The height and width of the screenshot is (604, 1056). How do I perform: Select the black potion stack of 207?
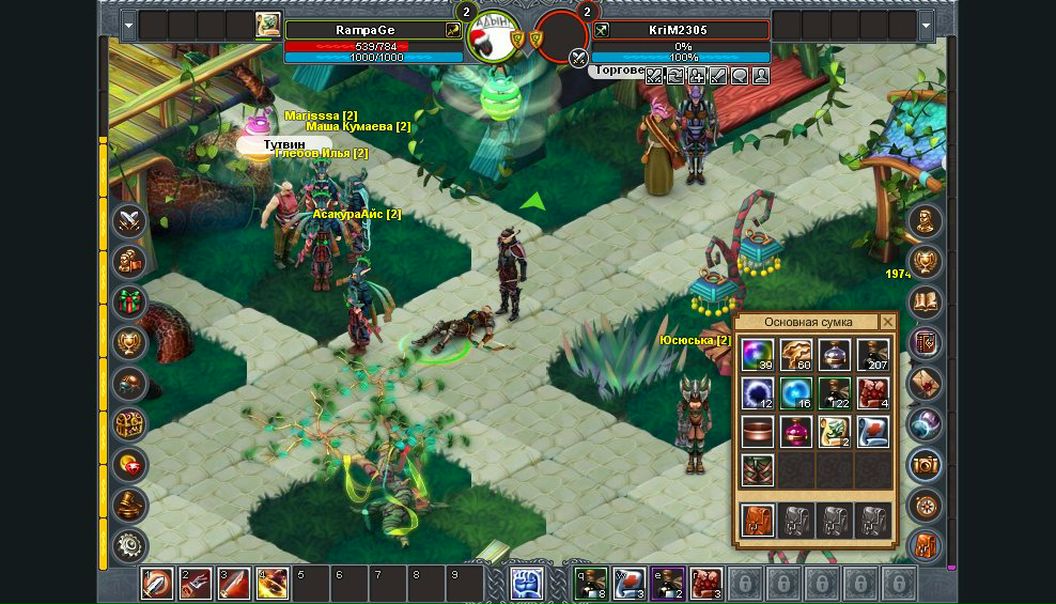(x=873, y=355)
